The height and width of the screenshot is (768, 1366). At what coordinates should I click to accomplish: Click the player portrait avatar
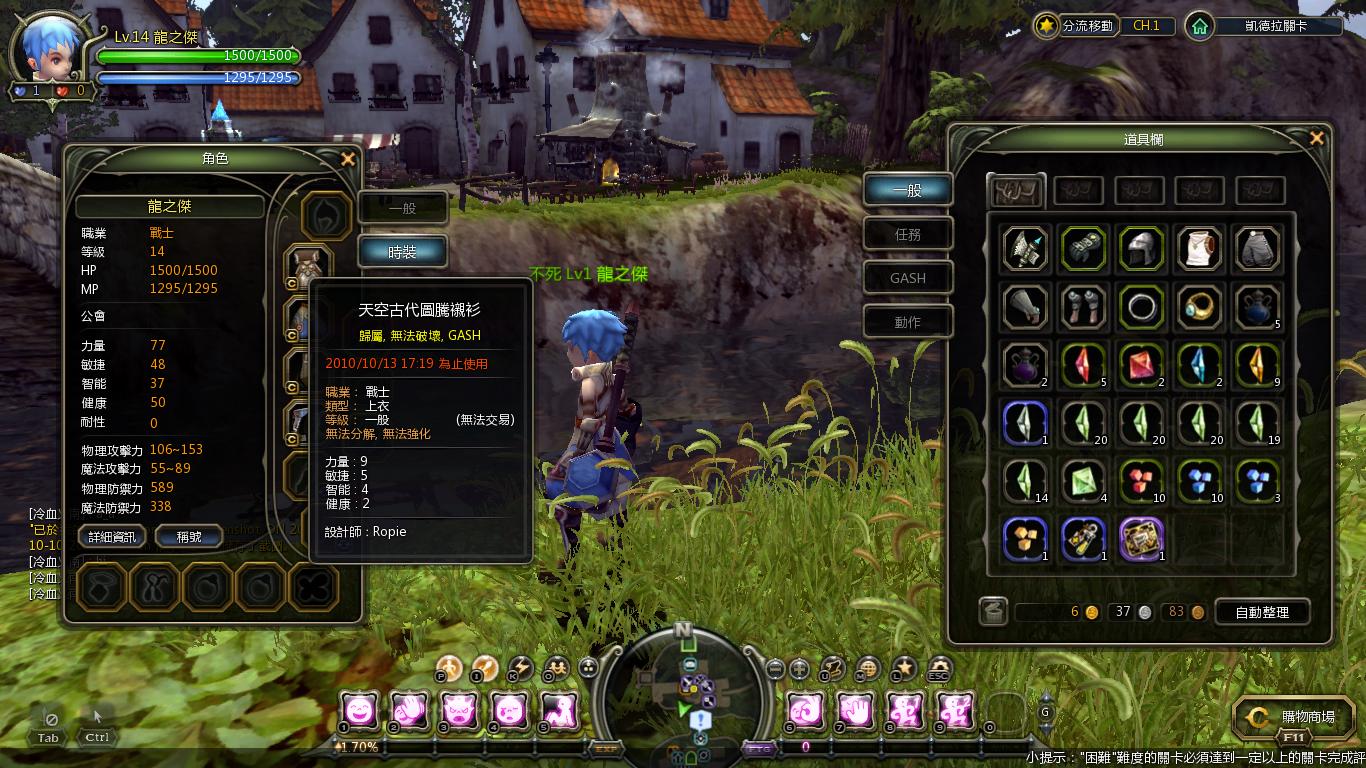(48, 50)
